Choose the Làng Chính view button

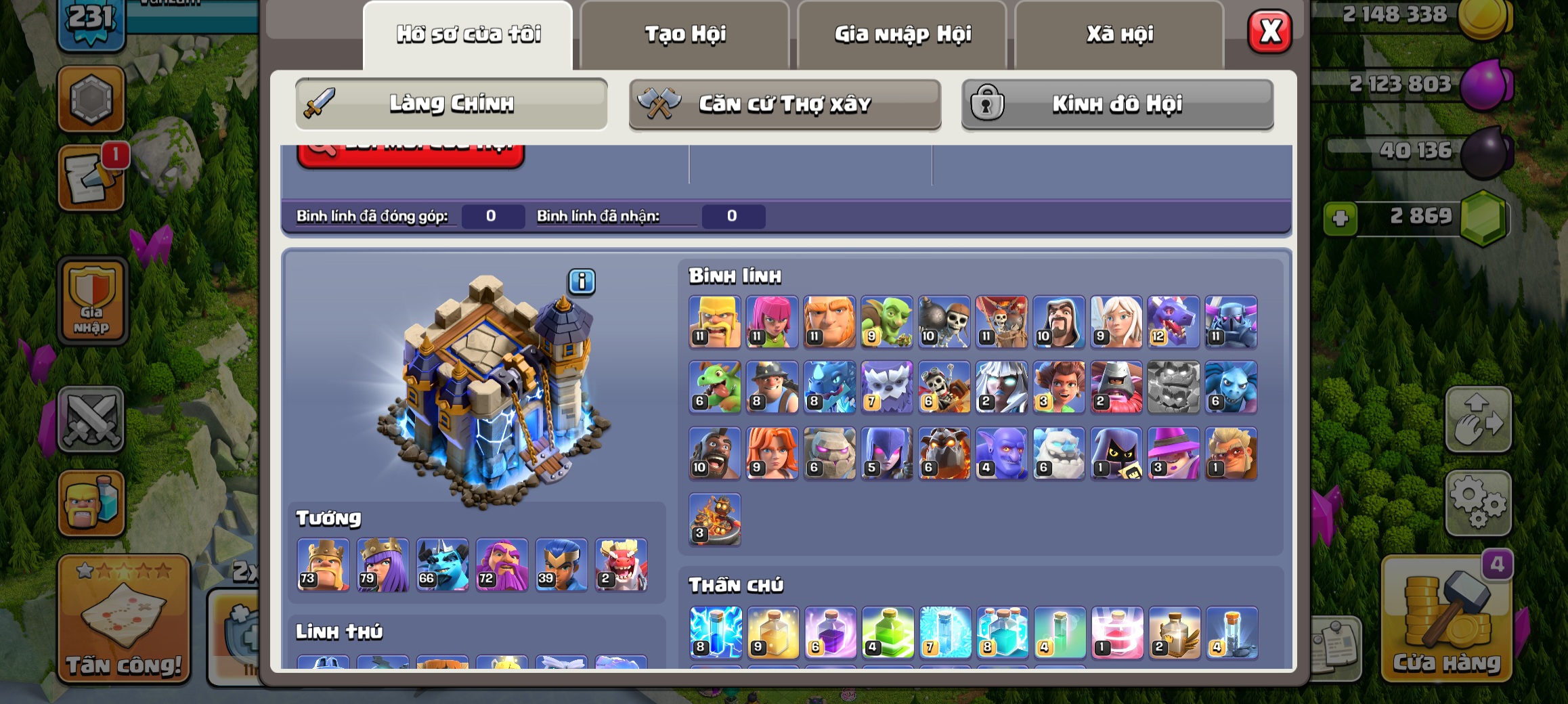(x=451, y=104)
